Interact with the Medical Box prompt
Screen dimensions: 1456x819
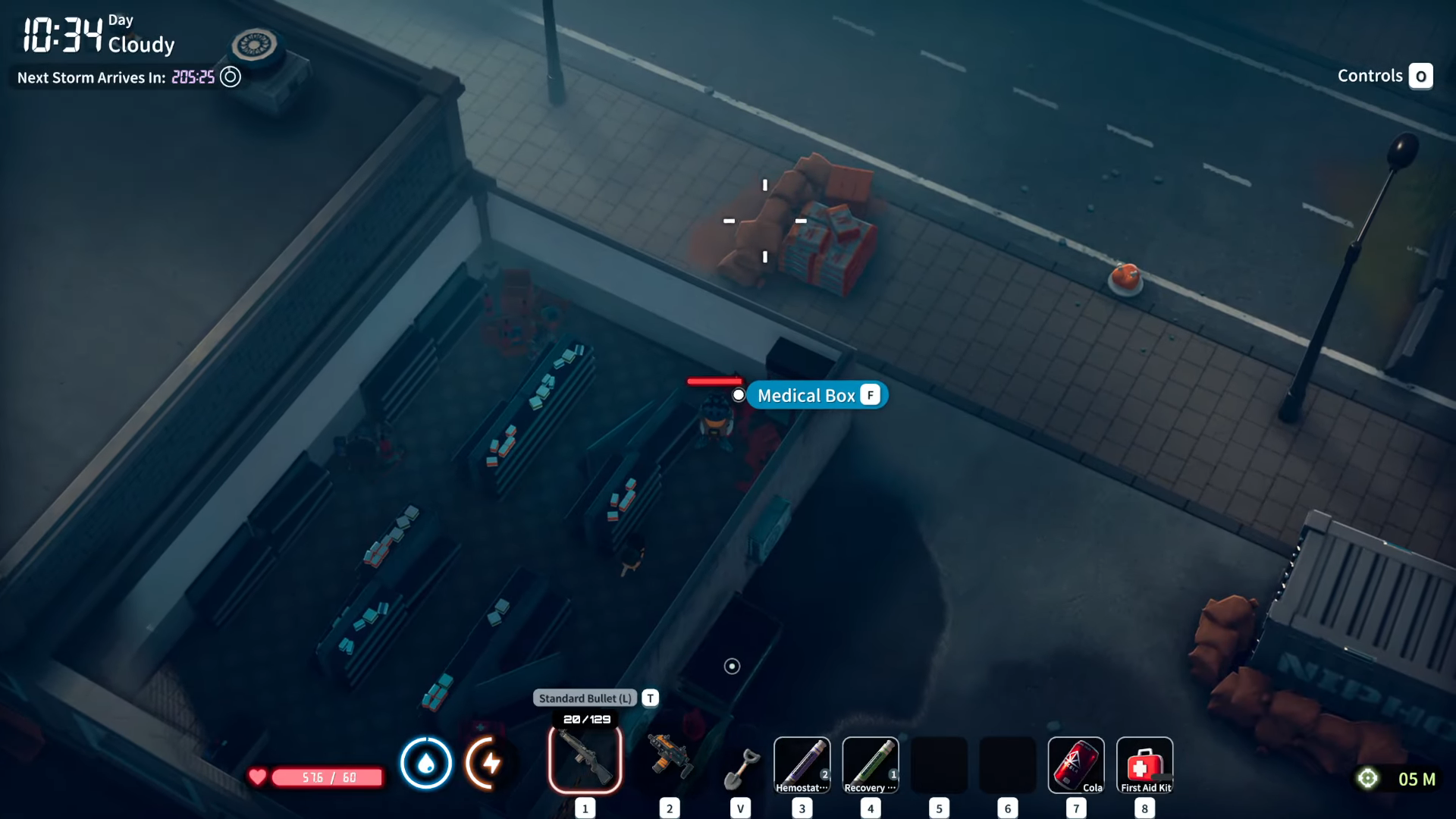click(x=817, y=395)
